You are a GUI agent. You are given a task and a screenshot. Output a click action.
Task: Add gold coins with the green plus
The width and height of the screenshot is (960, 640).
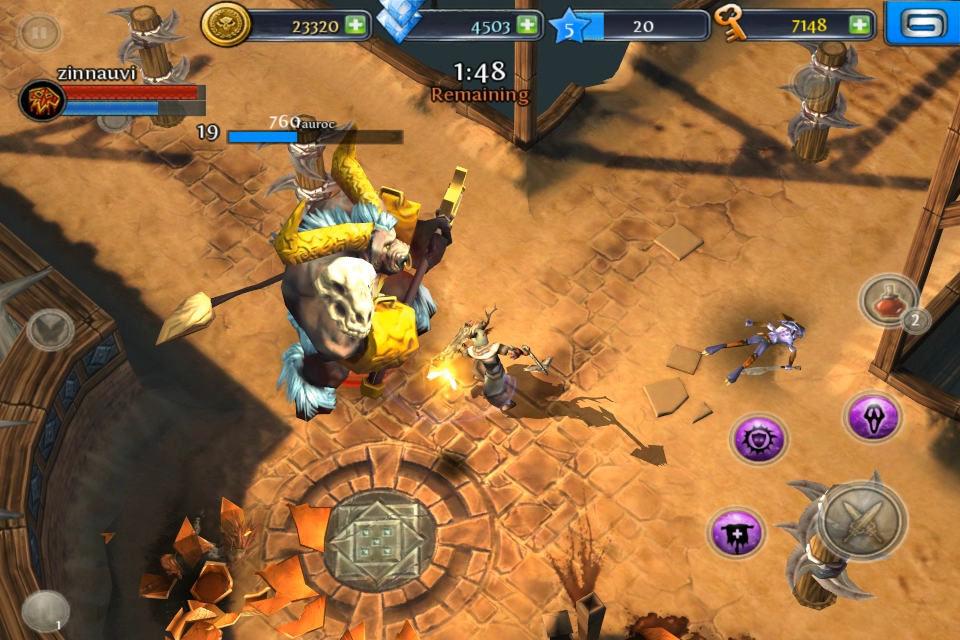pos(355,26)
